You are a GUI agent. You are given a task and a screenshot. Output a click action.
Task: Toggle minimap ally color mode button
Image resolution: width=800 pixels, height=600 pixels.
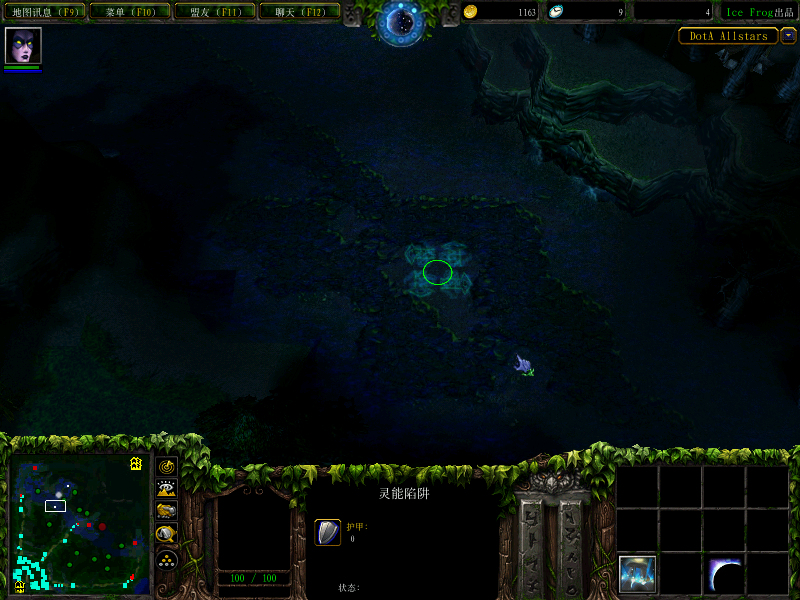(167, 512)
